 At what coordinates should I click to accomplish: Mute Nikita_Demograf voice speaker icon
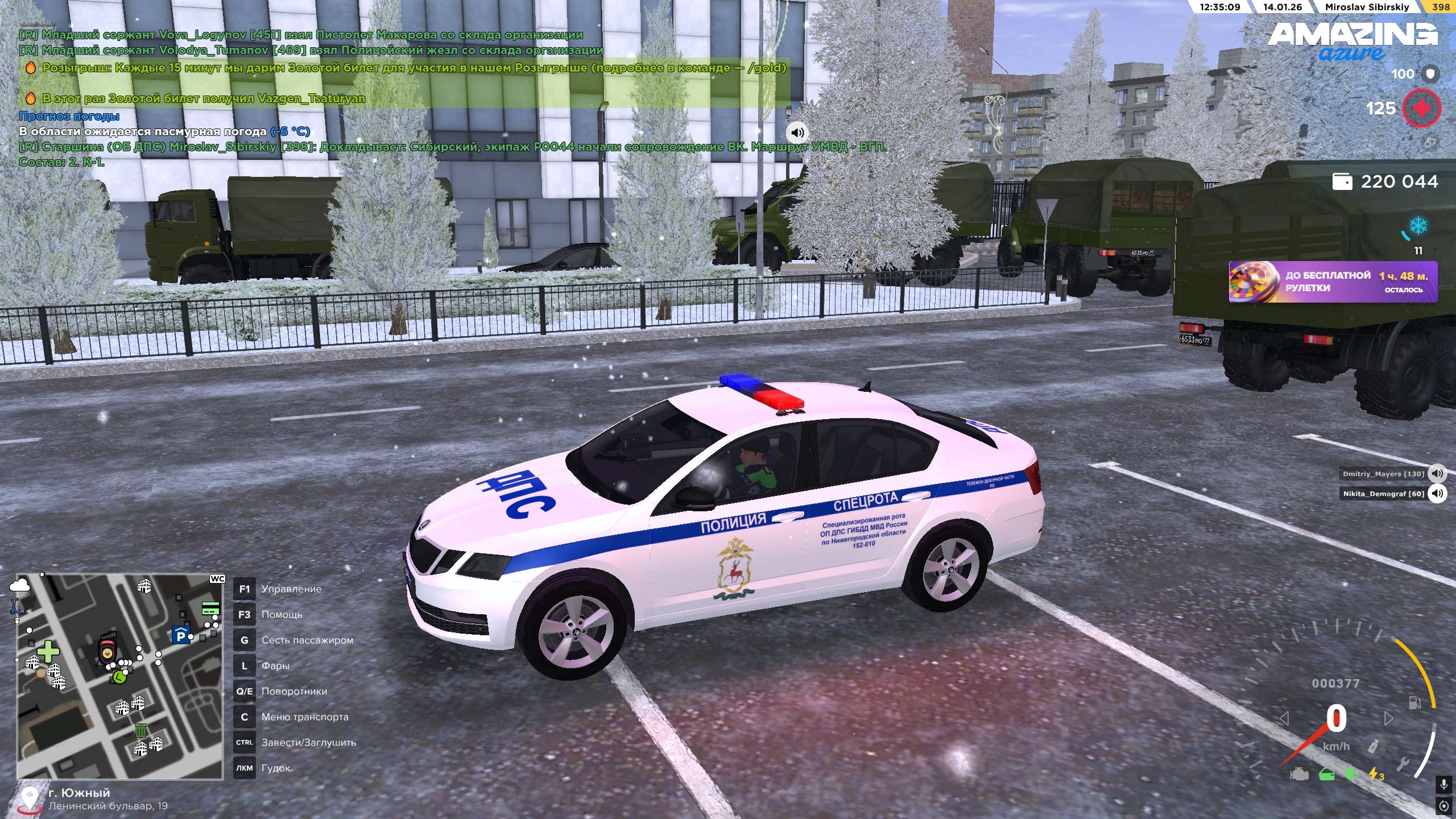[1437, 494]
